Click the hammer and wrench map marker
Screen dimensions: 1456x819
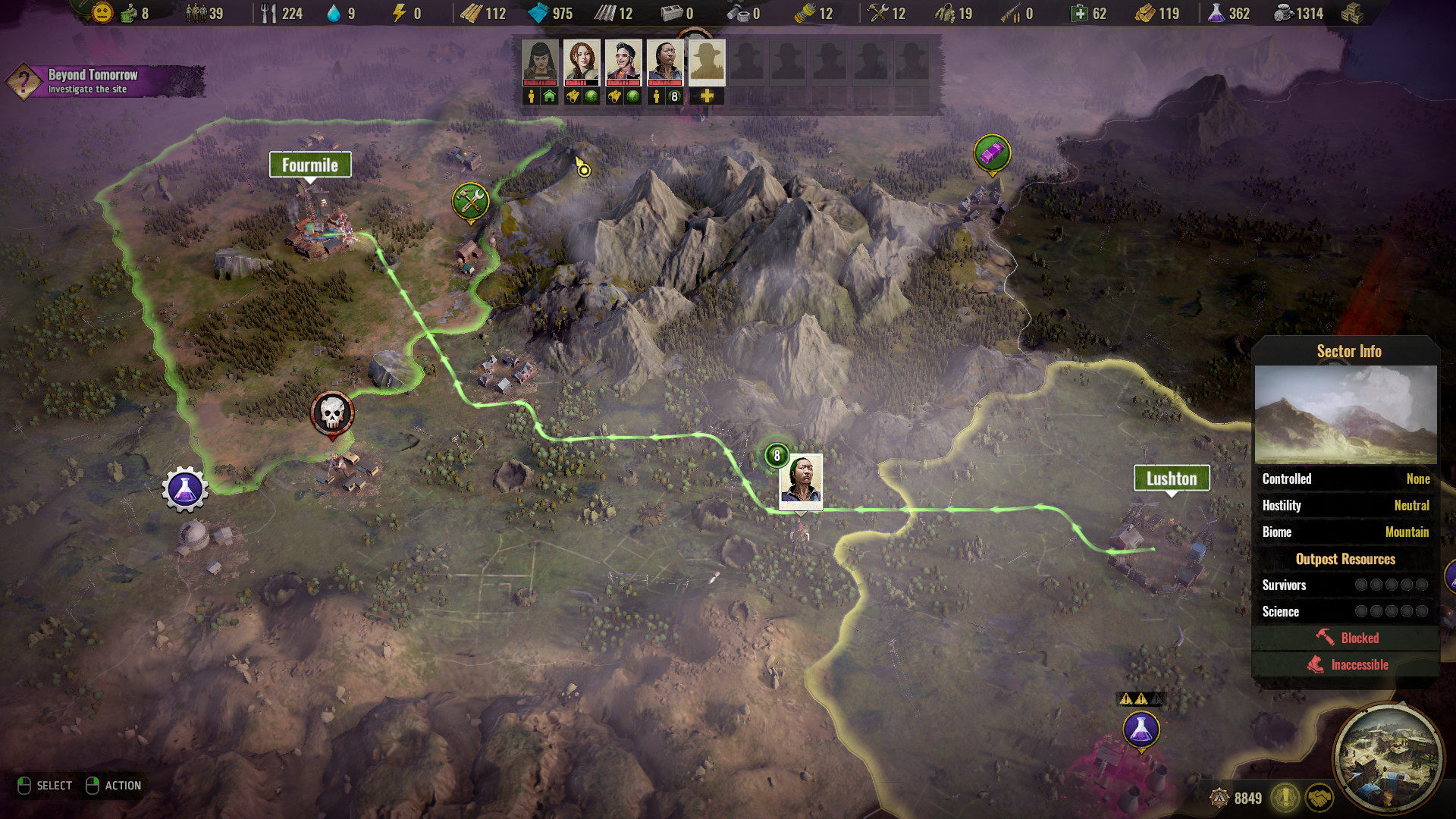[470, 201]
